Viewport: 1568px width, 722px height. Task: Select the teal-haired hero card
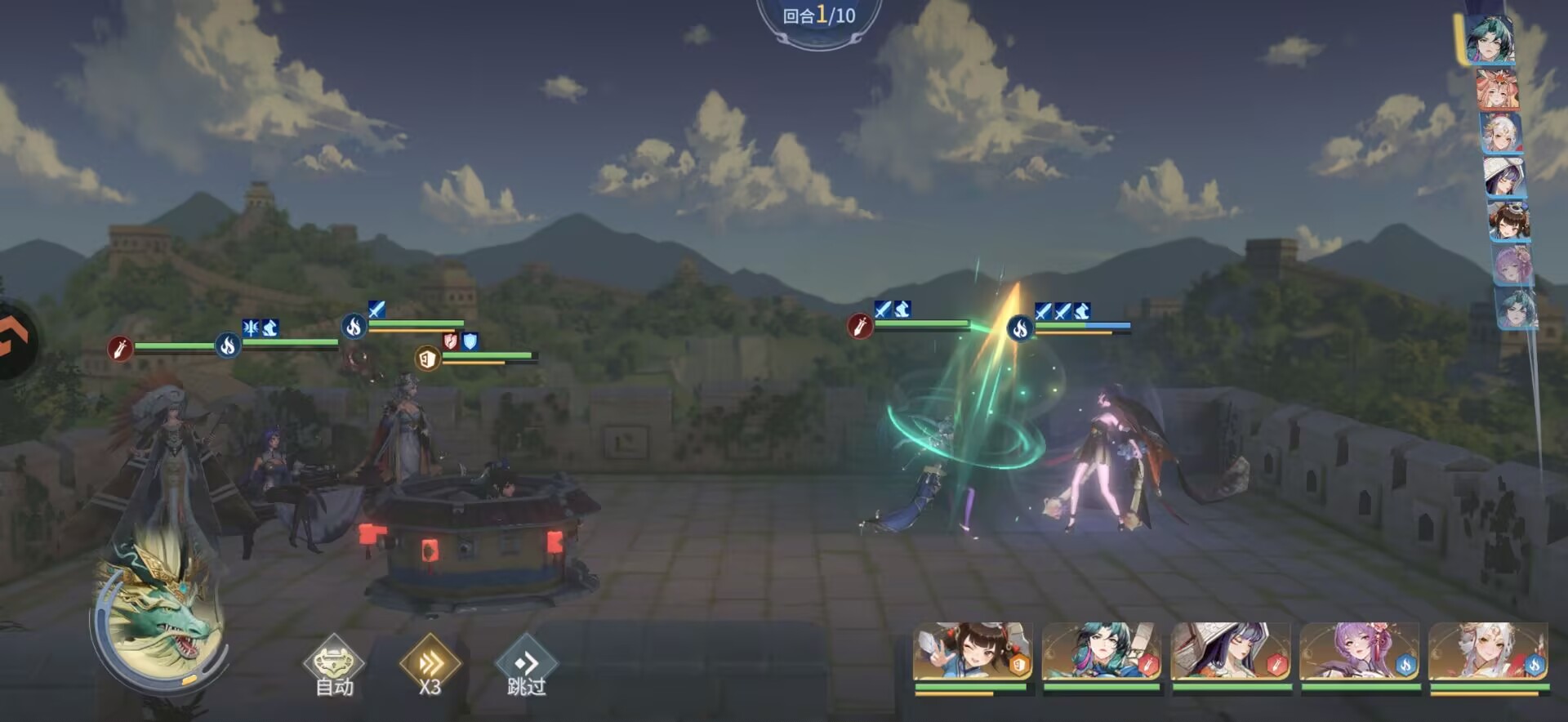pyautogui.click(x=1101, y=653)
